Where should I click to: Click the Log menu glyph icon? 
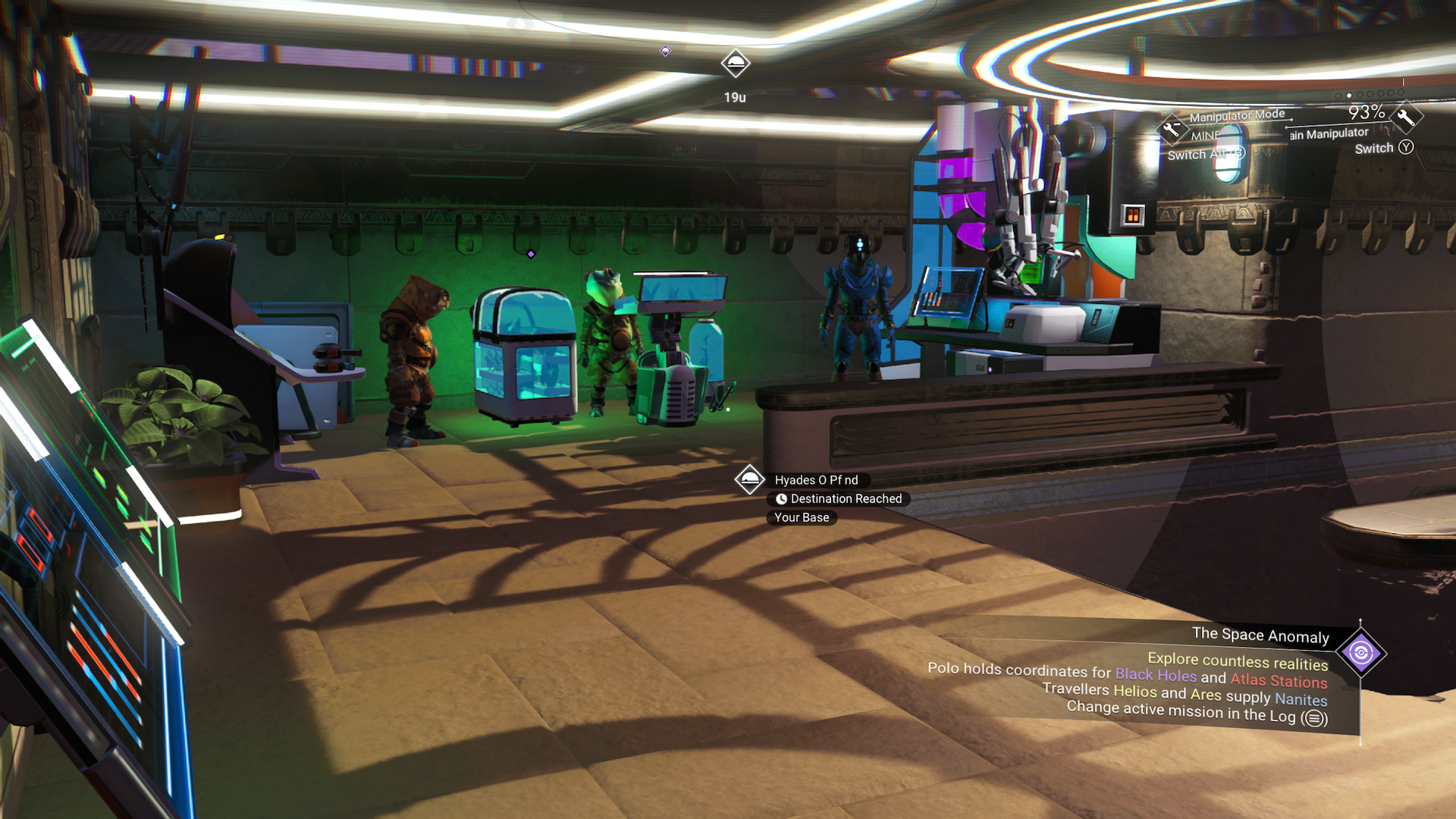click(1313, 717)
